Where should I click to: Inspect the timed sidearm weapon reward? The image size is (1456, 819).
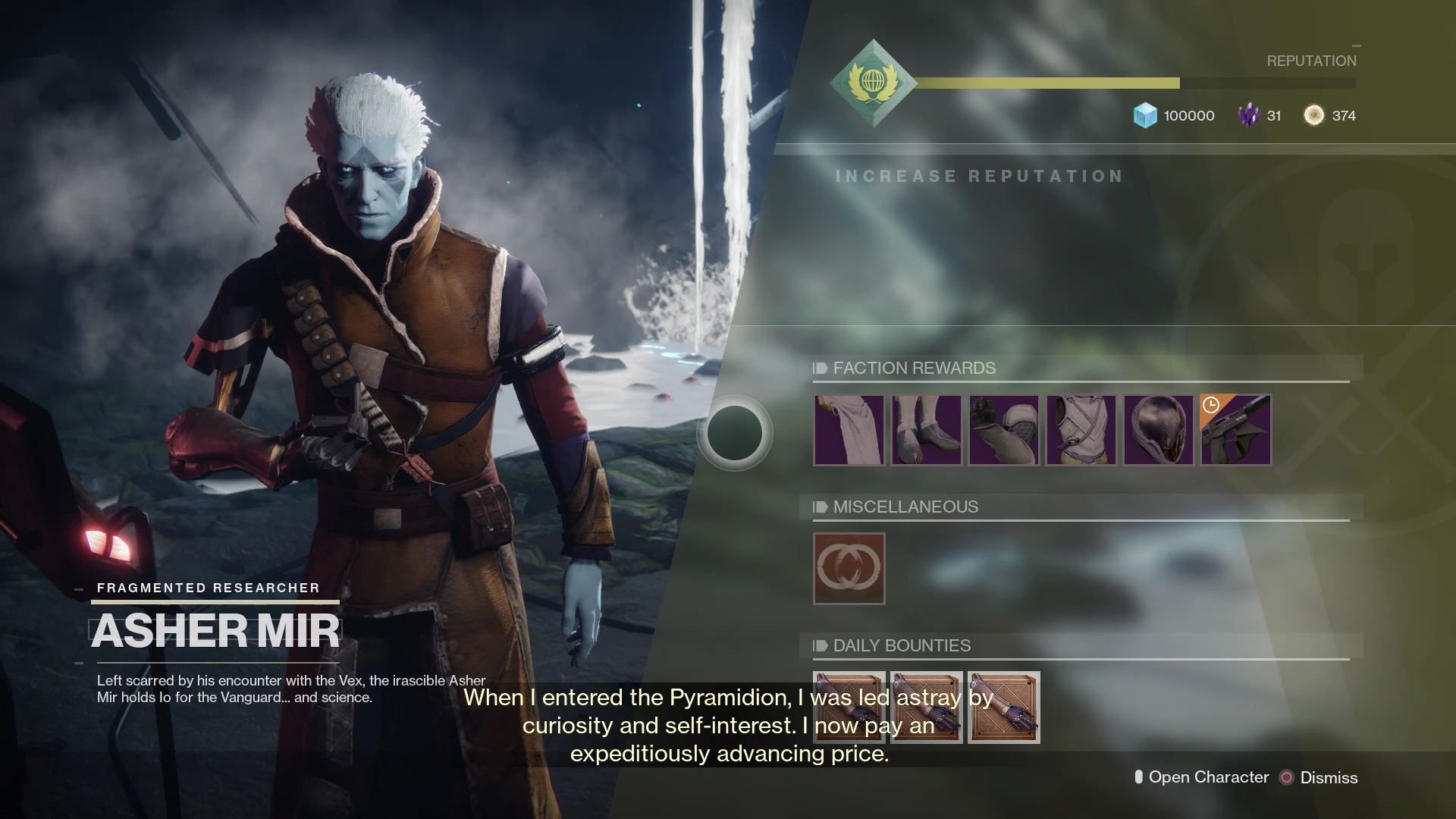[1235, 430]
